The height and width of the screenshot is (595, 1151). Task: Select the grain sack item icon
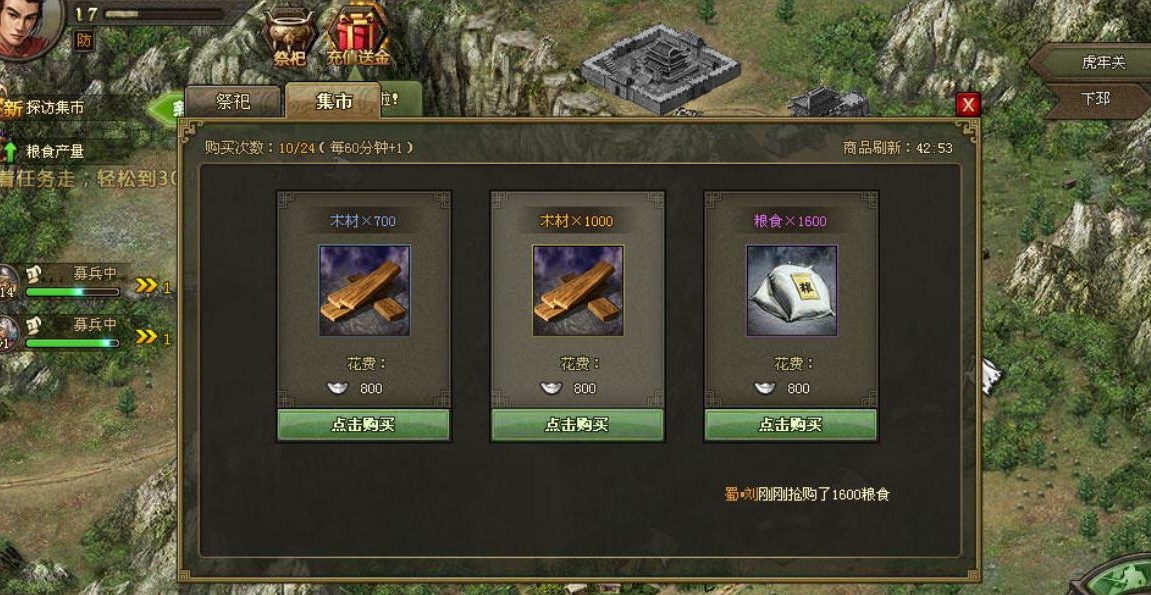coord(791,290)
